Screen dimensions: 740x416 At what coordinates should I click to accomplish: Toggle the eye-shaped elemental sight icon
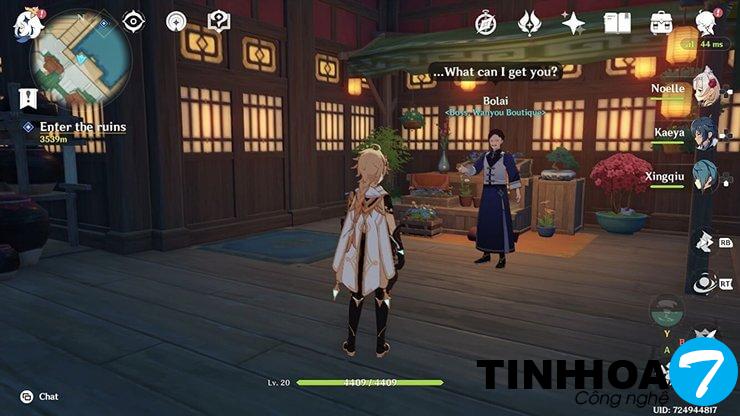point(133,20)
